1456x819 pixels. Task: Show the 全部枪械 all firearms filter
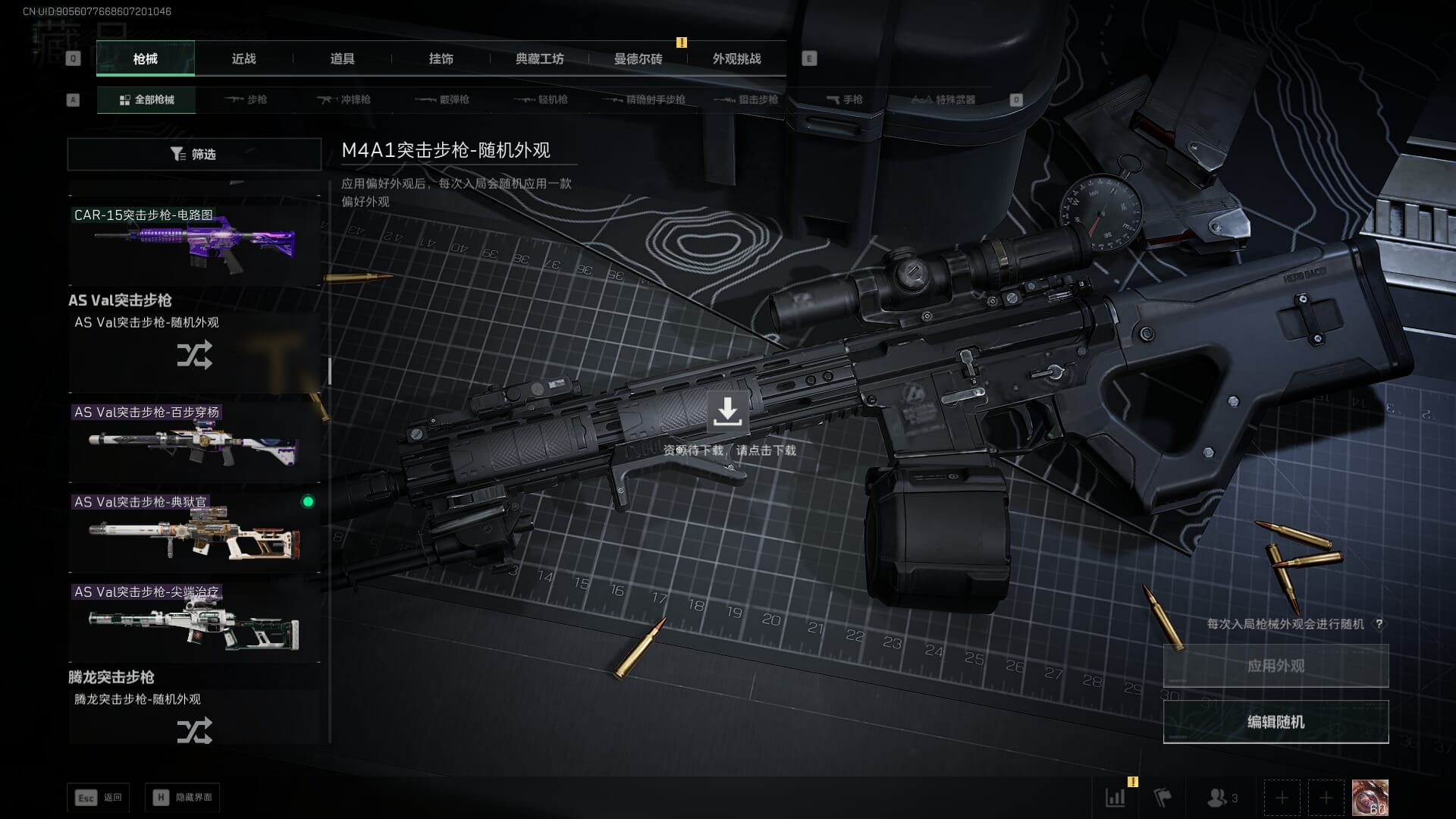[146, 99]
